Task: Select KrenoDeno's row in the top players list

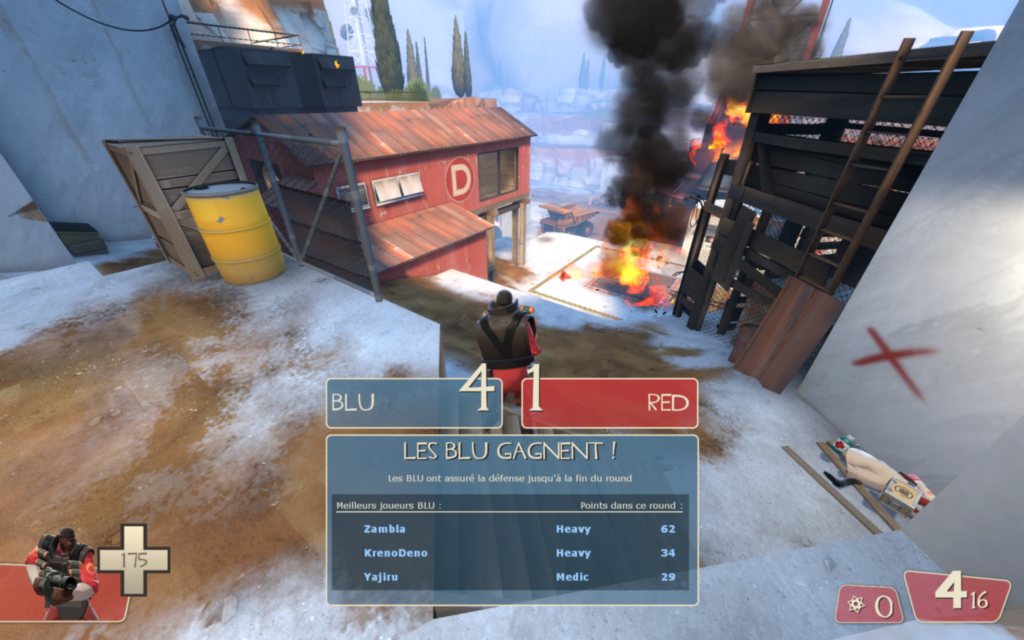Action: pyautogui.click(x=511, y=553)
